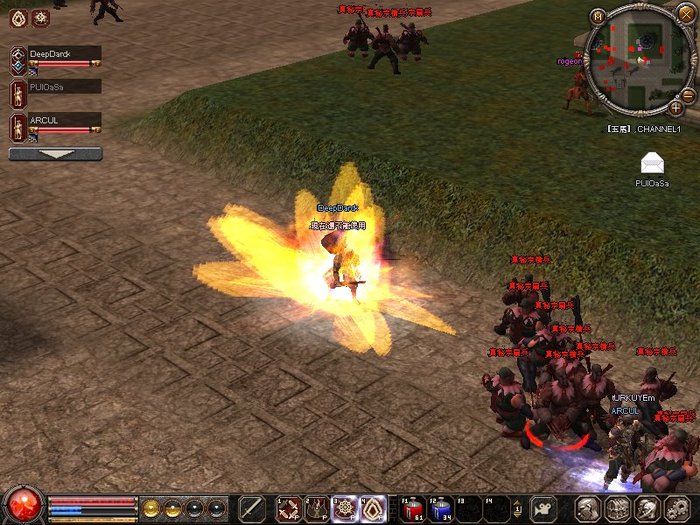This screenshot has height=525, width=700.
Task: Click the horse mount icon in bottom bar
Action: pos(543,508)
